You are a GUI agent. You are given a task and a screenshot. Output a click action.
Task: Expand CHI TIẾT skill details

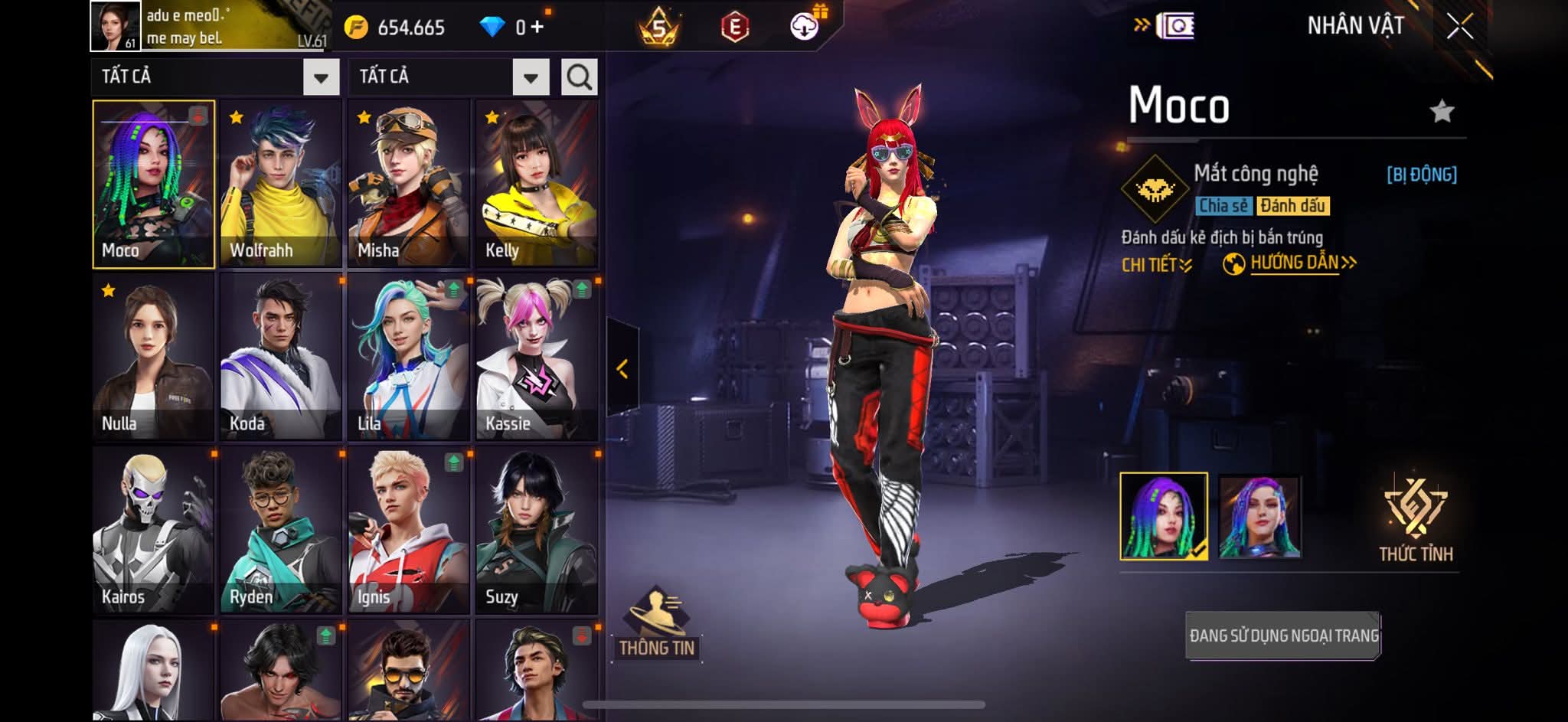pyautogui.click(x=1156, y=265)
